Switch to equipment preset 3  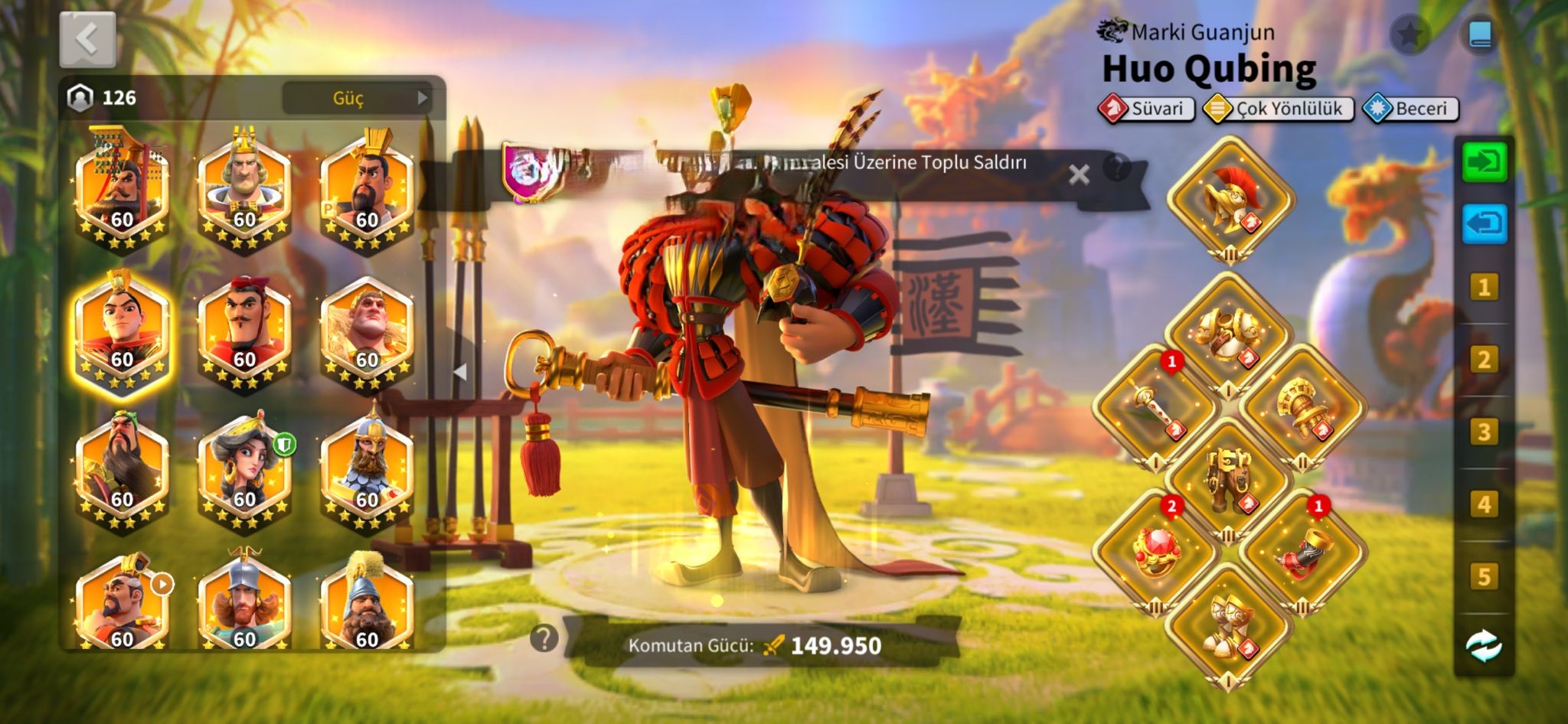coord(1483,432)
